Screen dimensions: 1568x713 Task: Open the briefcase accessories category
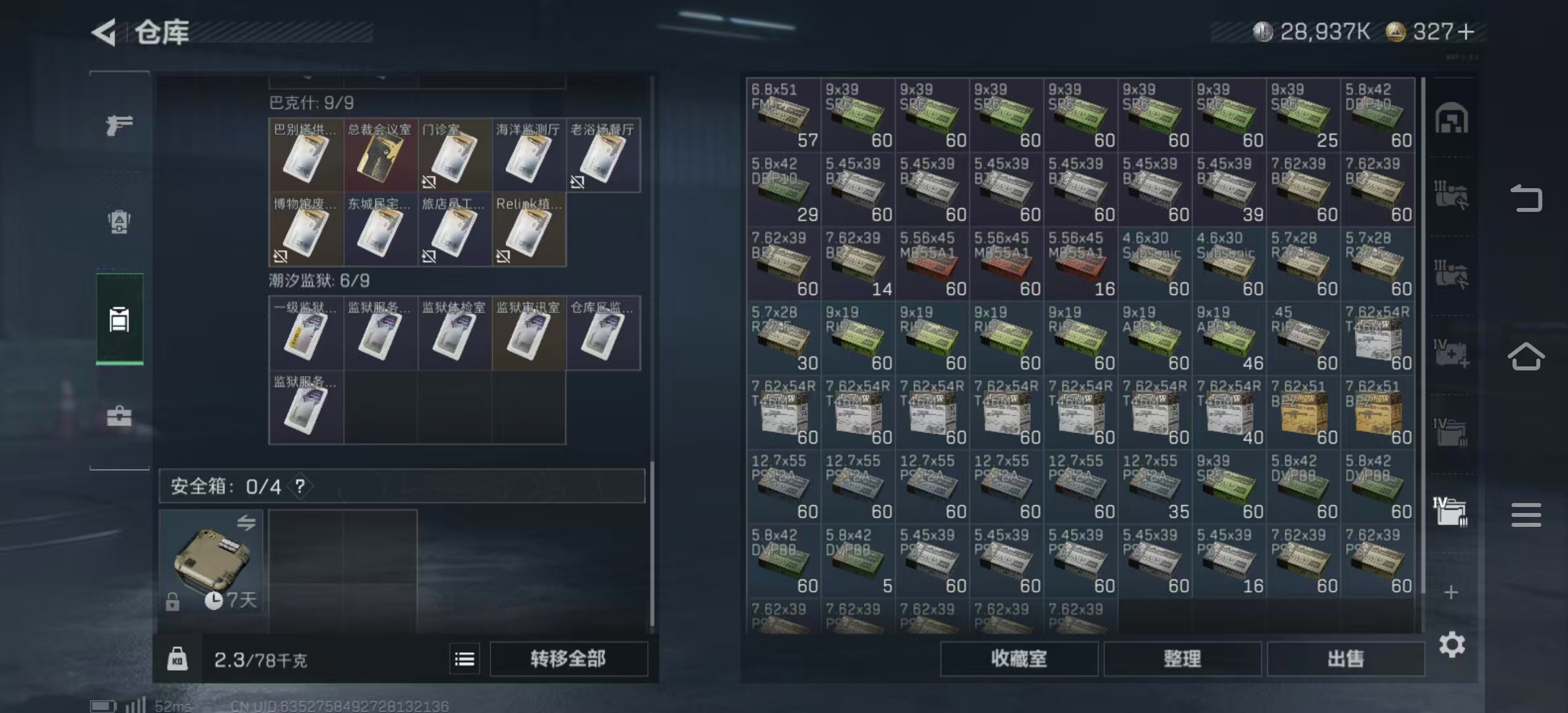click(x=119, y=416)
